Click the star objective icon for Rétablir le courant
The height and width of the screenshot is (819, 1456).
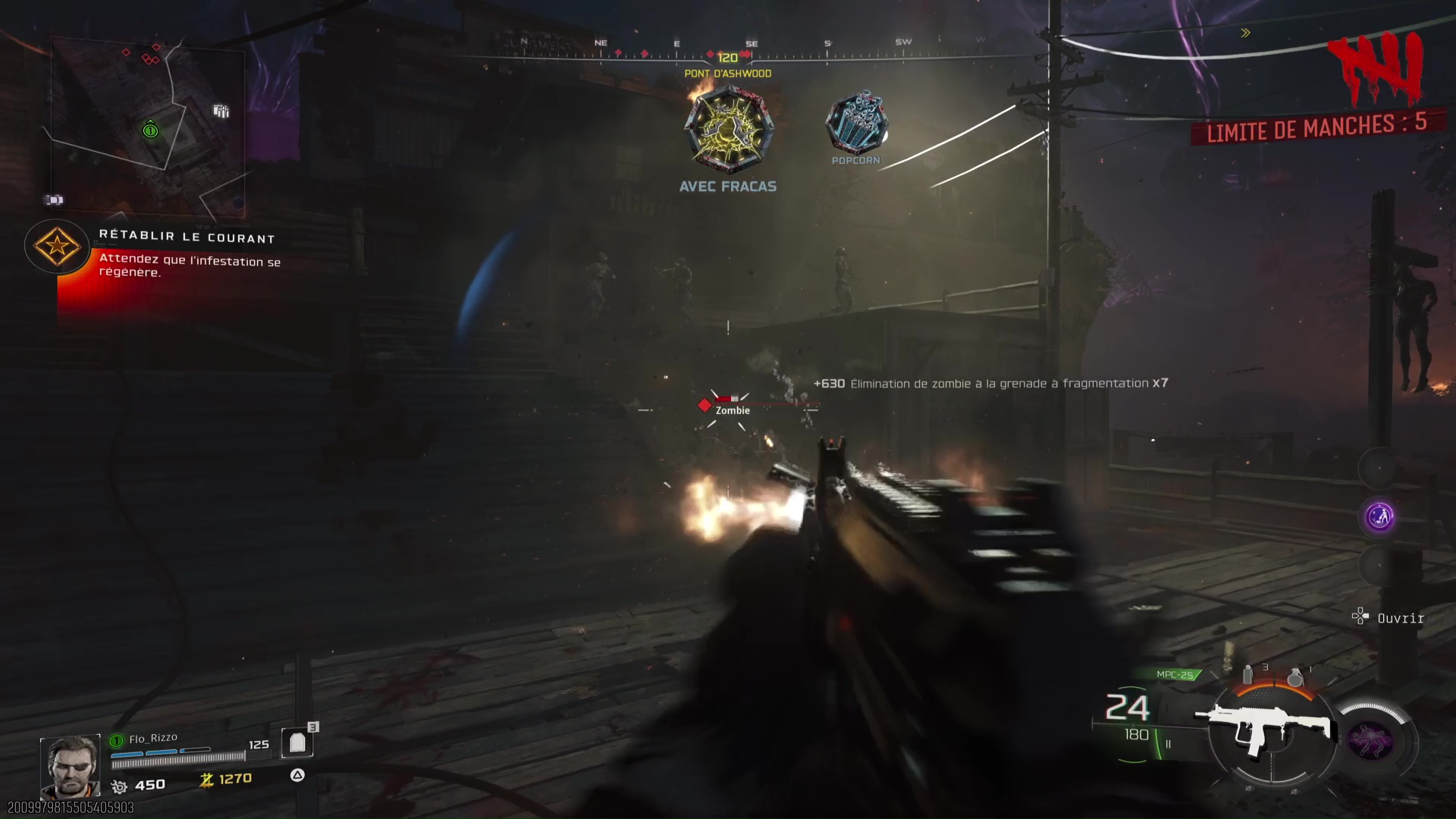click(x=55, y=247)
